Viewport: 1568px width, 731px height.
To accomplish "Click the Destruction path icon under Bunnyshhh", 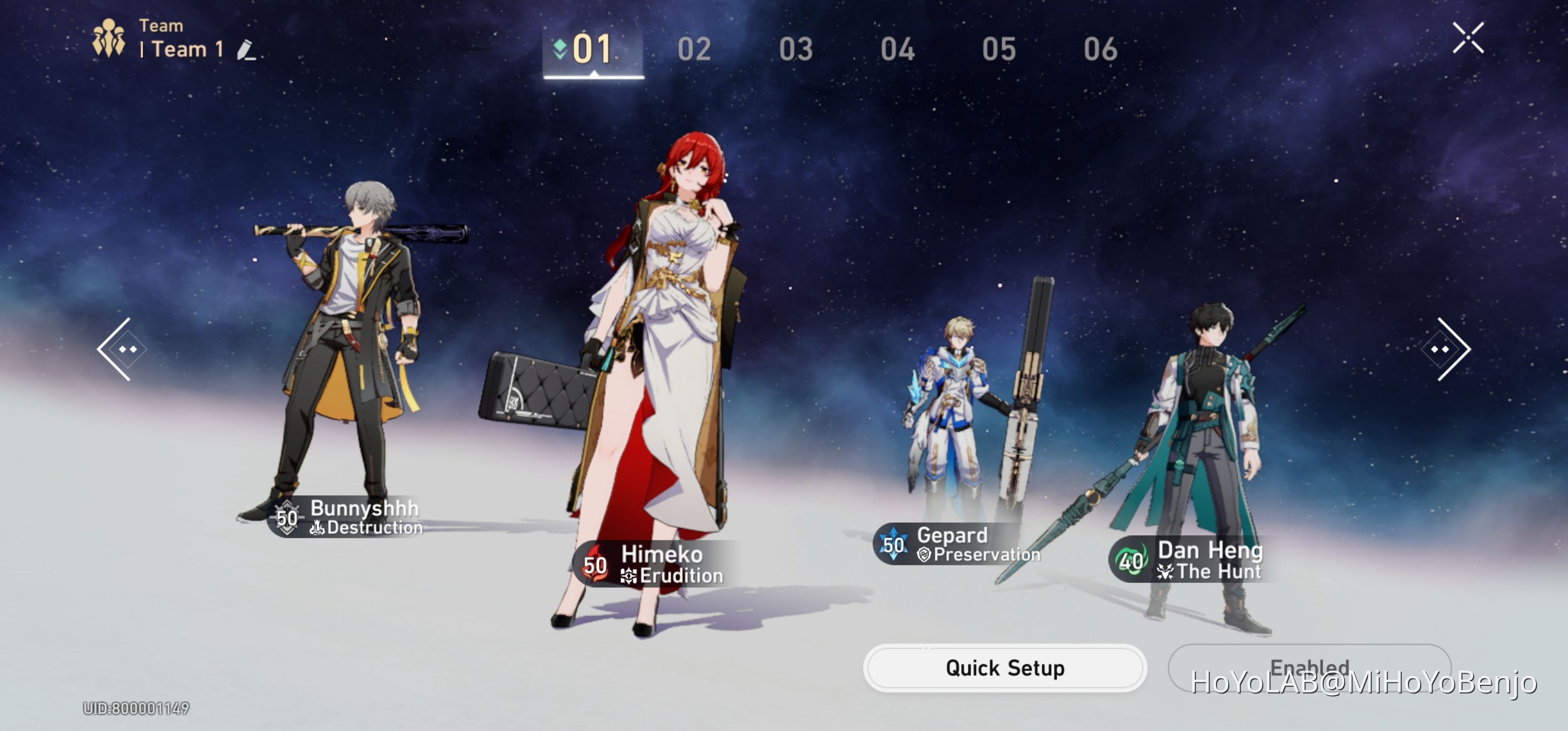I will pyautogui.click(x=319, y=528).
